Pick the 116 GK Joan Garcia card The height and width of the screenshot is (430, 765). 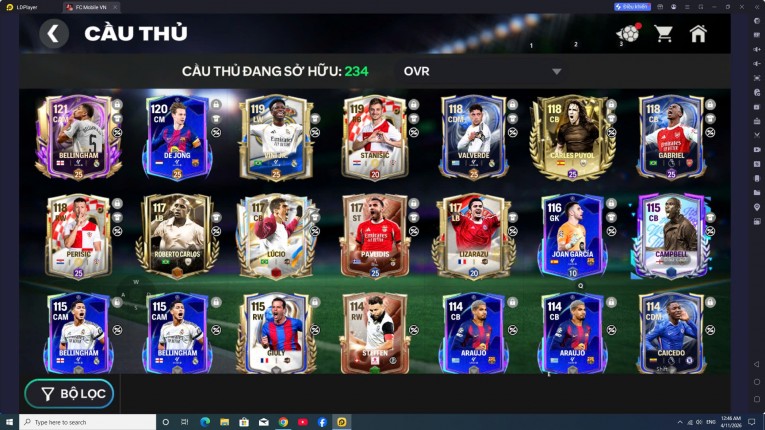coord(571,237)
